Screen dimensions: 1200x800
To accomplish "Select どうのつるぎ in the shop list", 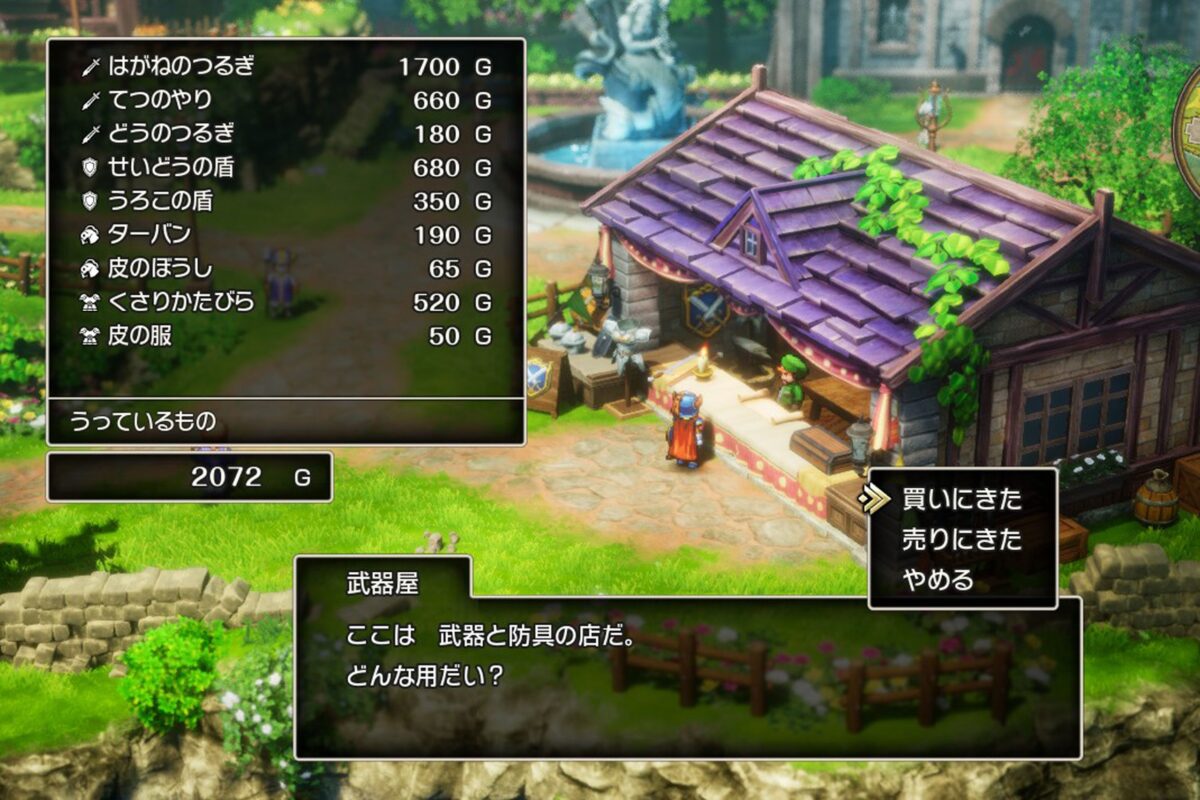I will click(285, 134).
